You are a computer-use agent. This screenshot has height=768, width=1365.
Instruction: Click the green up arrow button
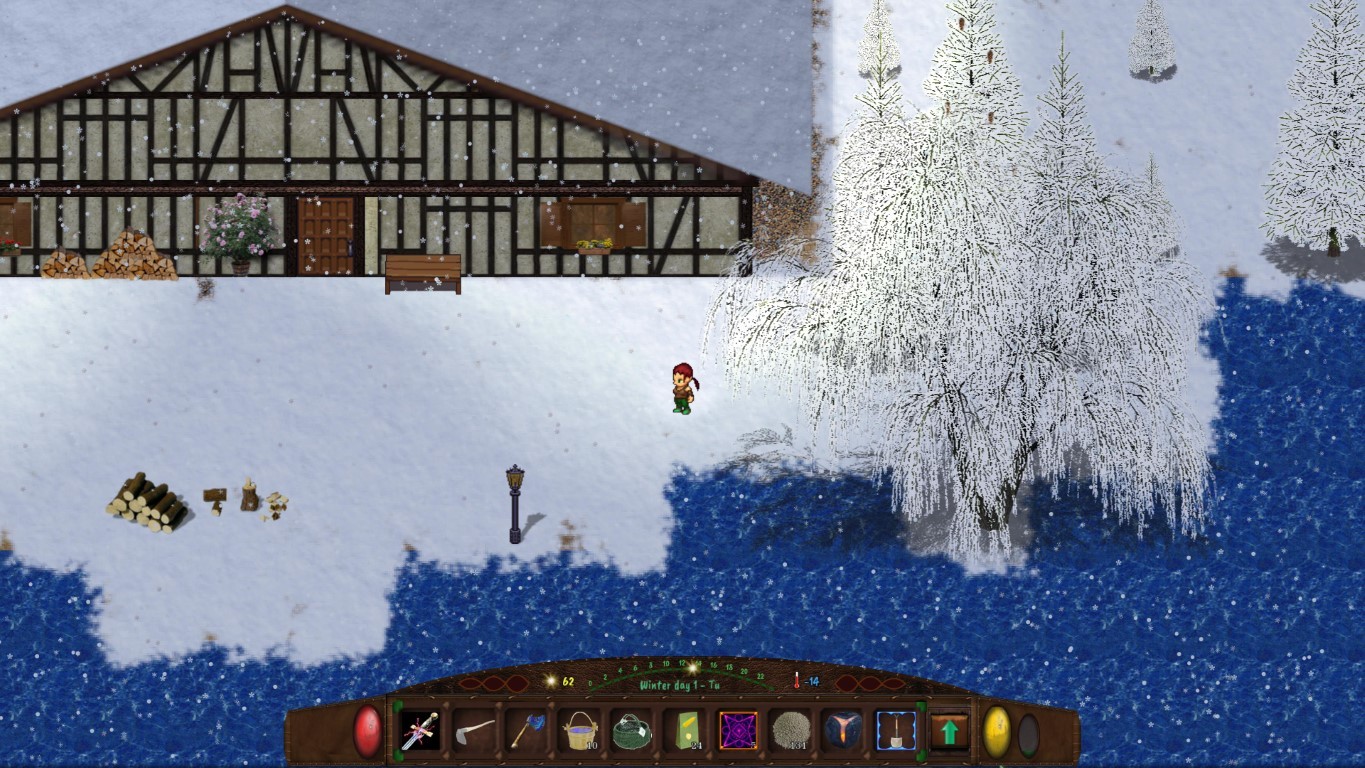(x=949, y=732)
